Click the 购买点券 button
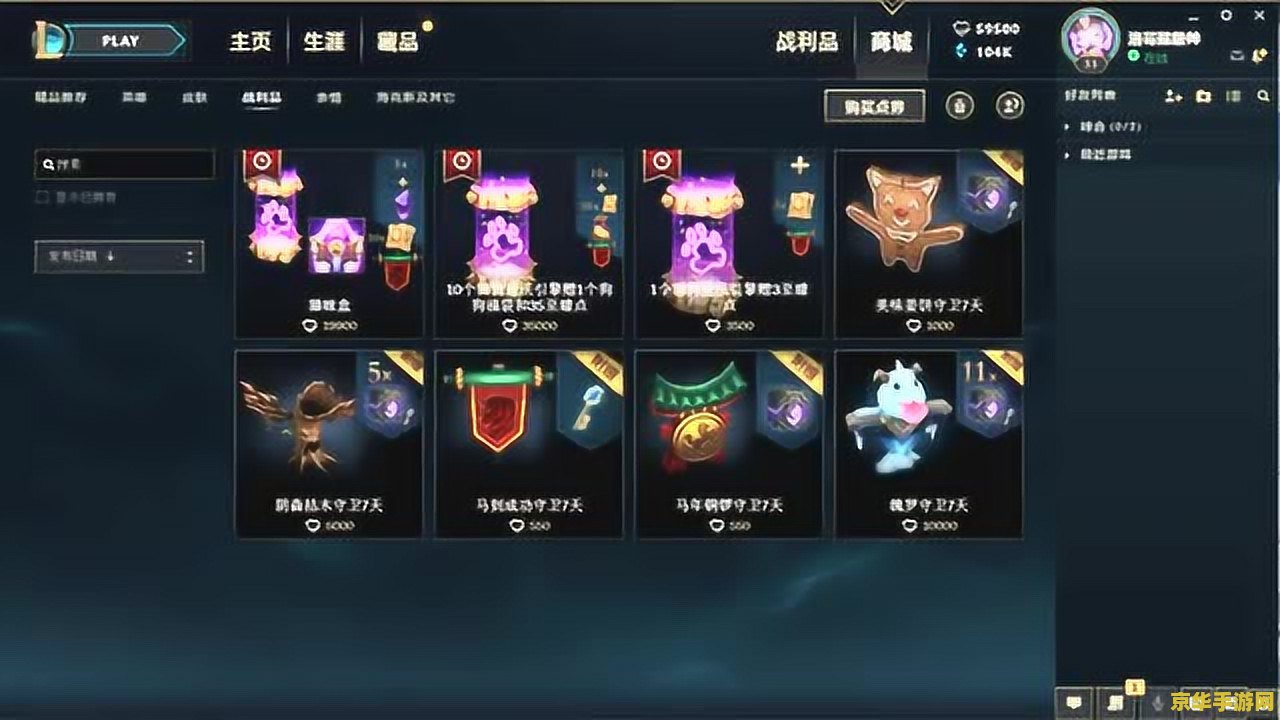The width and height of the screenshot is (1280, 720). pos(875,106)
